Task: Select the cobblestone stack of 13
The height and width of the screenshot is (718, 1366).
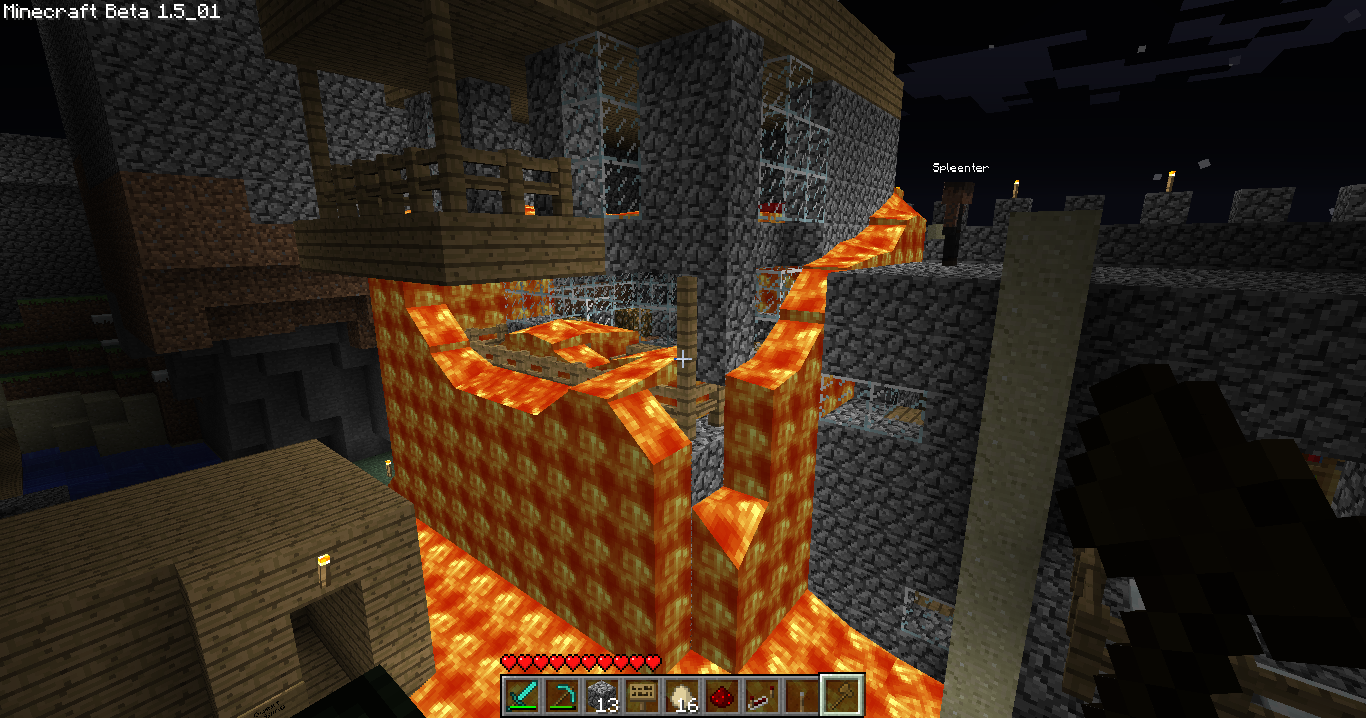Action: point(601,694)
